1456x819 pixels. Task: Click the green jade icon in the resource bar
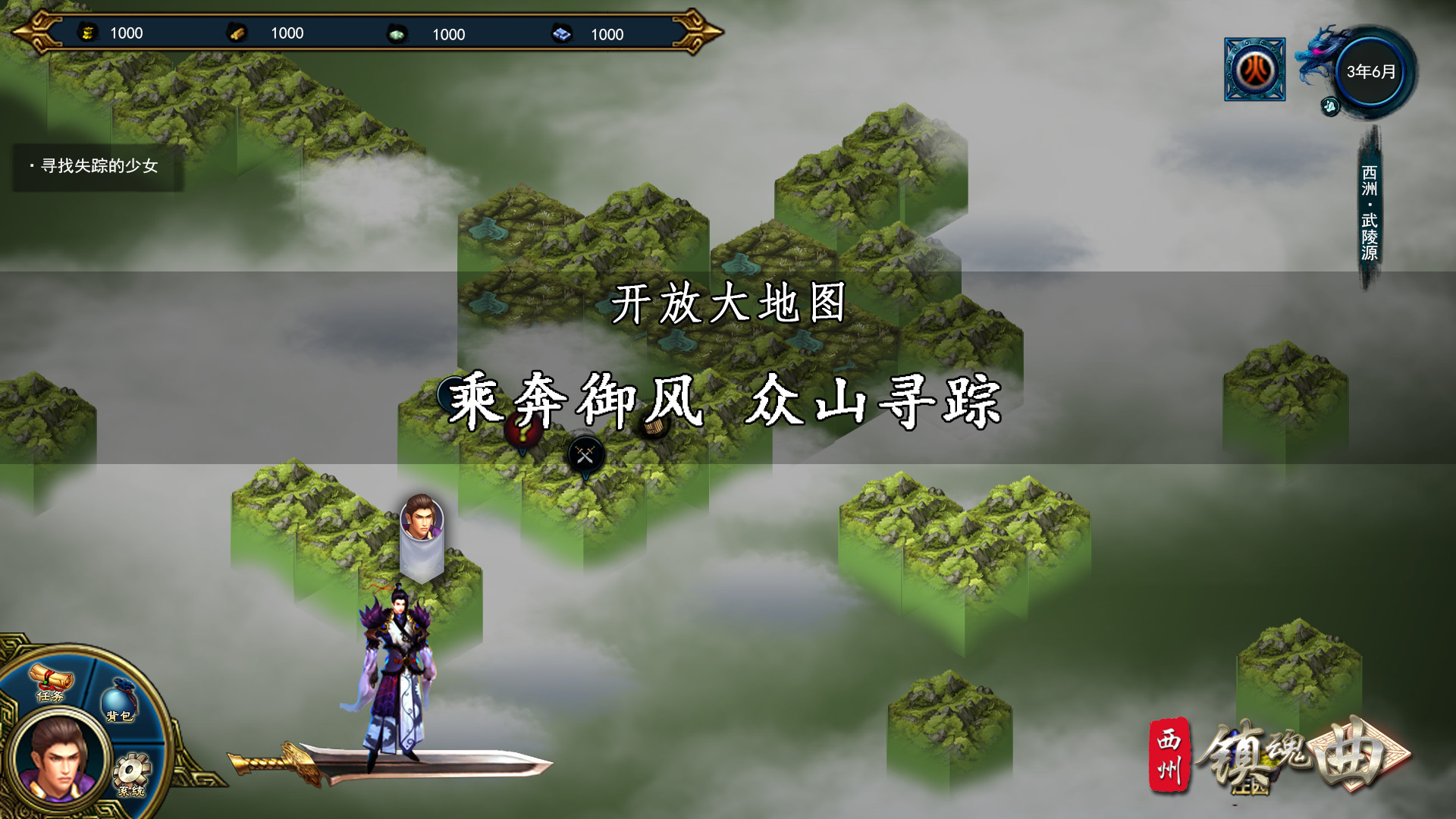pyautogui.click(x=397, y=34)
